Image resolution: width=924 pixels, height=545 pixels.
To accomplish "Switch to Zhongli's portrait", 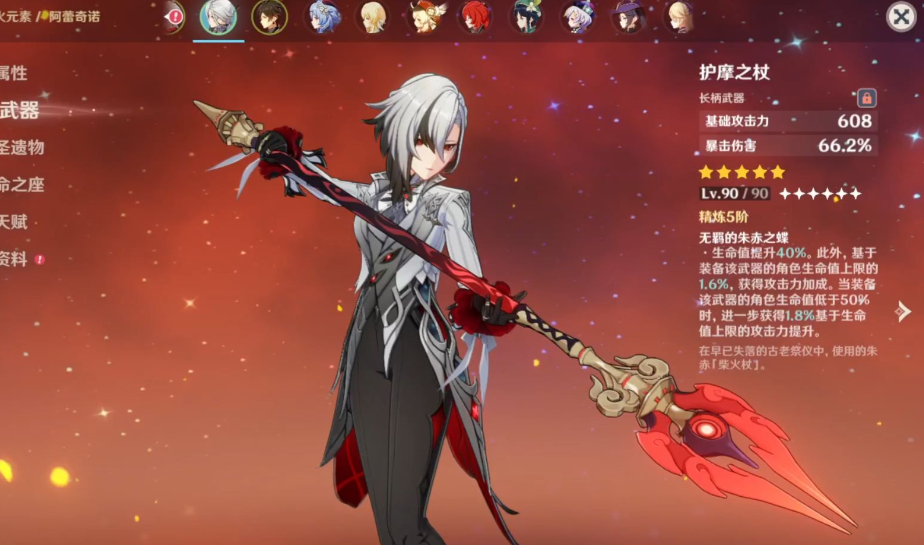I will pyautogui.click(x=269, y=17).
